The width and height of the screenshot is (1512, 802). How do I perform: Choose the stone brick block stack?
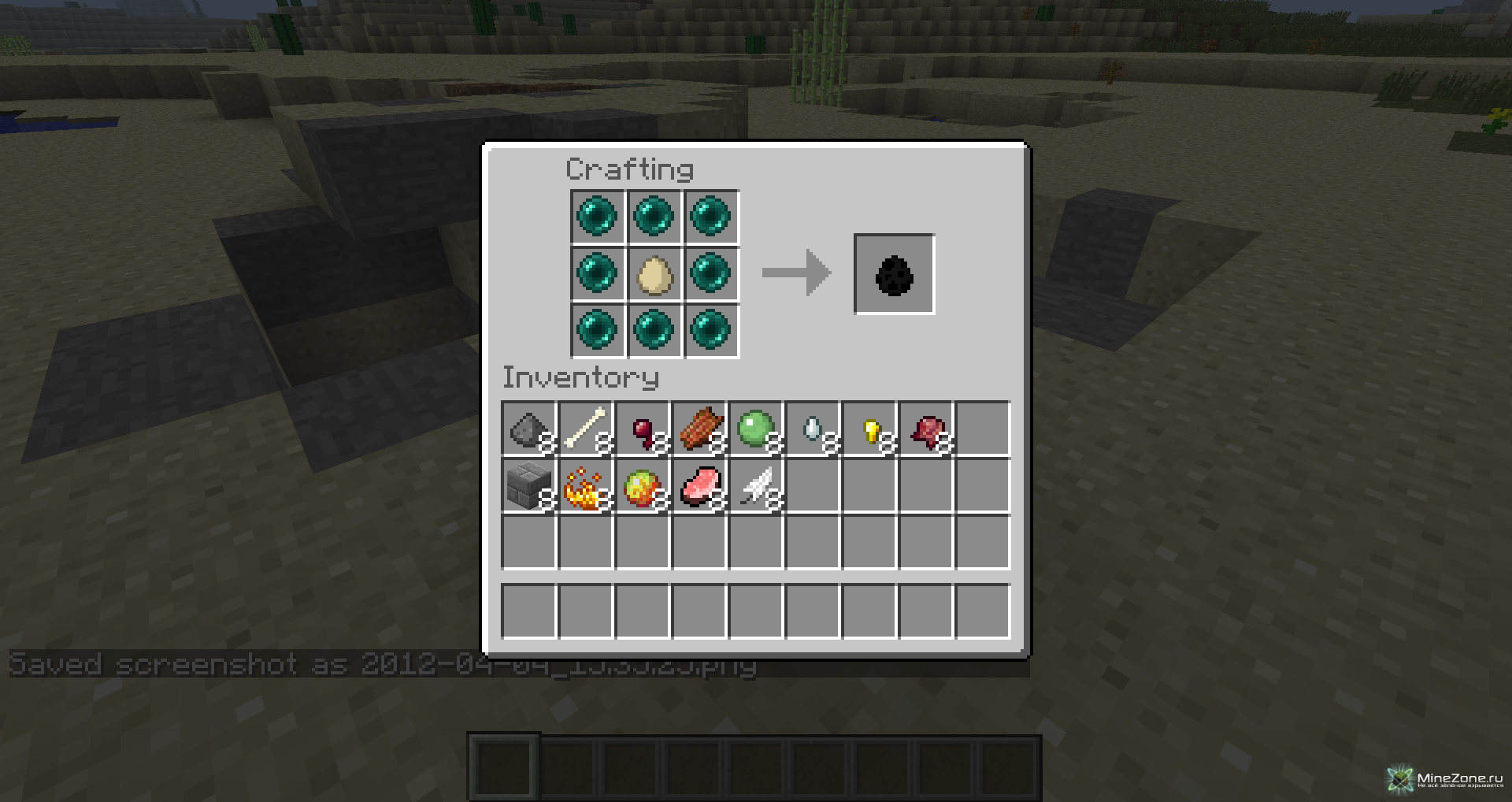click(528, 487)
